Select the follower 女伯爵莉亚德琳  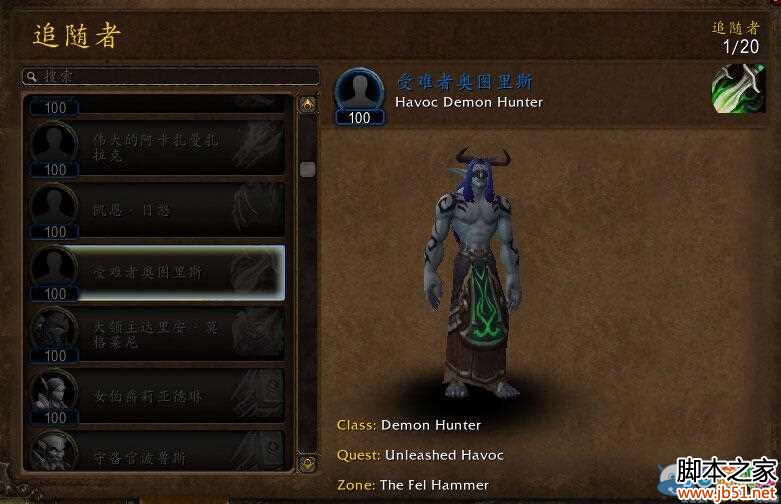(x=155, y=395)
